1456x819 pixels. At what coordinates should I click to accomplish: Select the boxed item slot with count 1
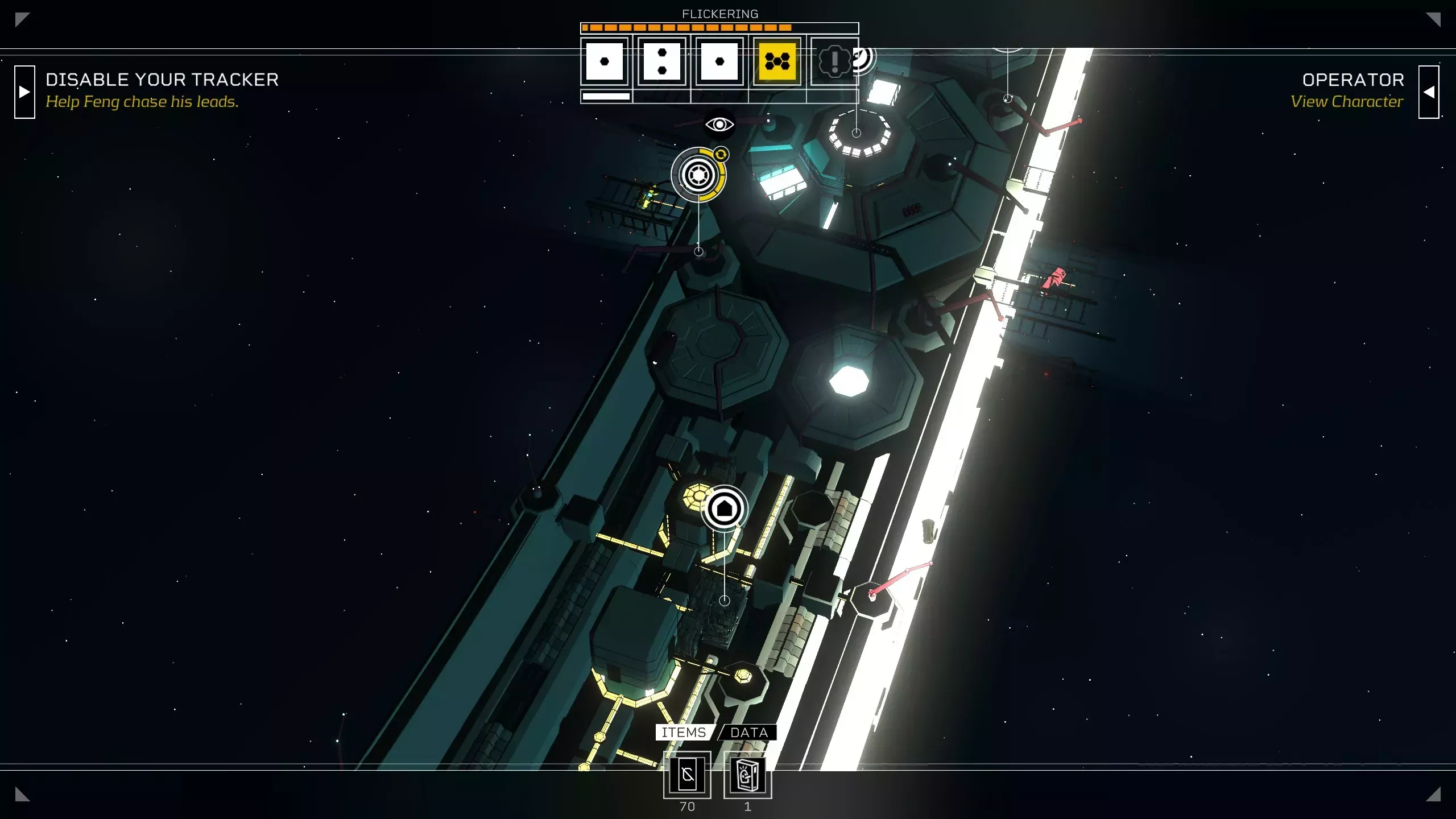[x=747, y=775]
